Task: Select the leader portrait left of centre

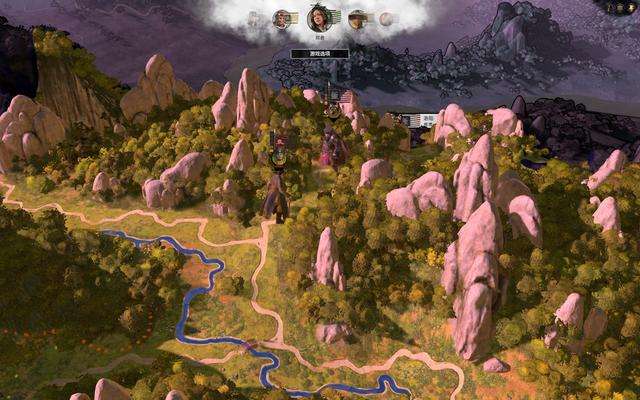Action: pyautogui.click(x=283, y=18)
